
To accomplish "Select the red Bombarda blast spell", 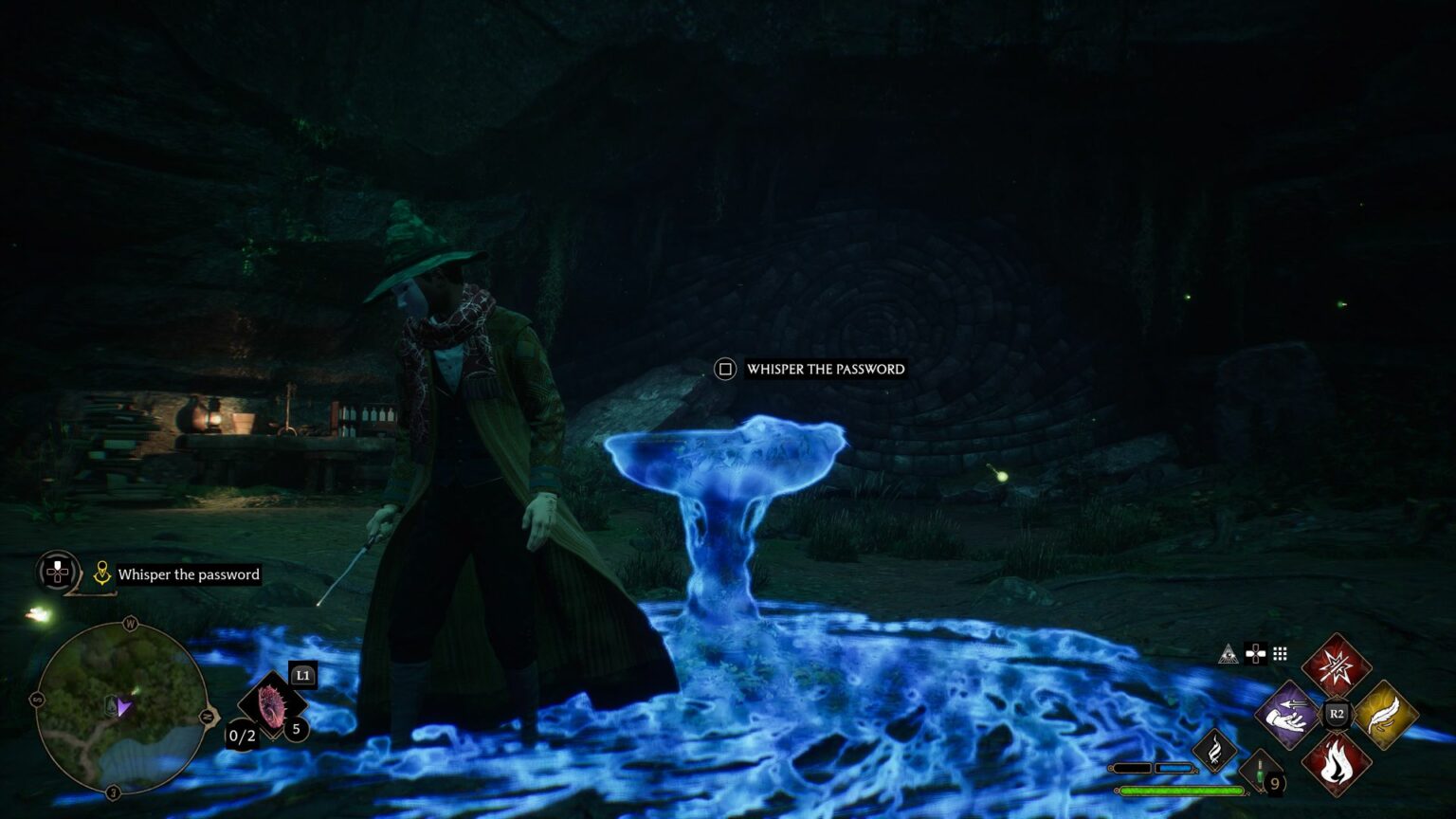I will 1336,666.
